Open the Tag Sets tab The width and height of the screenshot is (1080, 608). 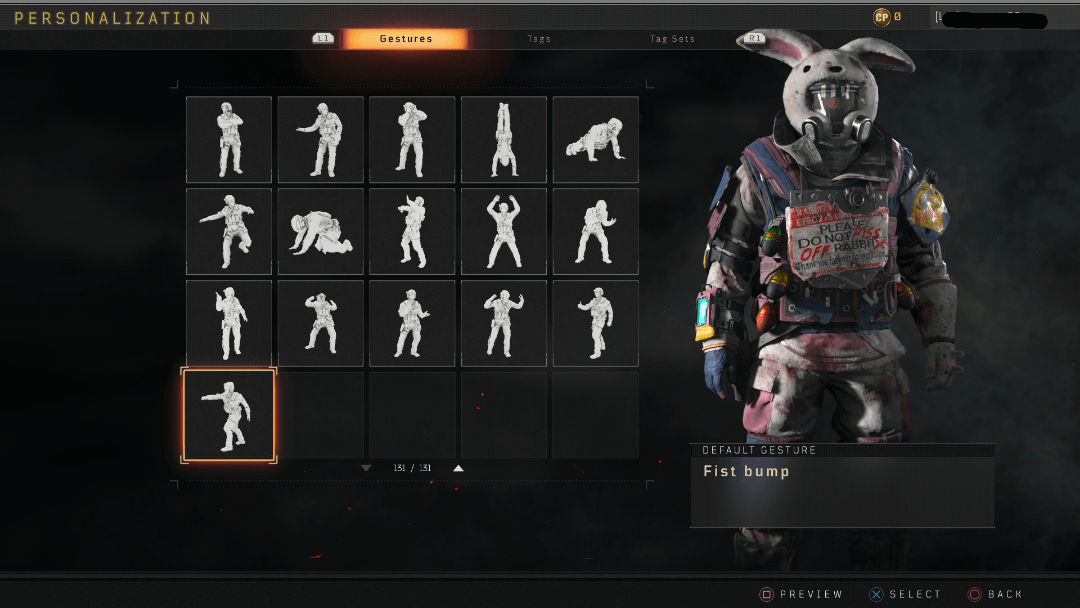tap(672, 39)
